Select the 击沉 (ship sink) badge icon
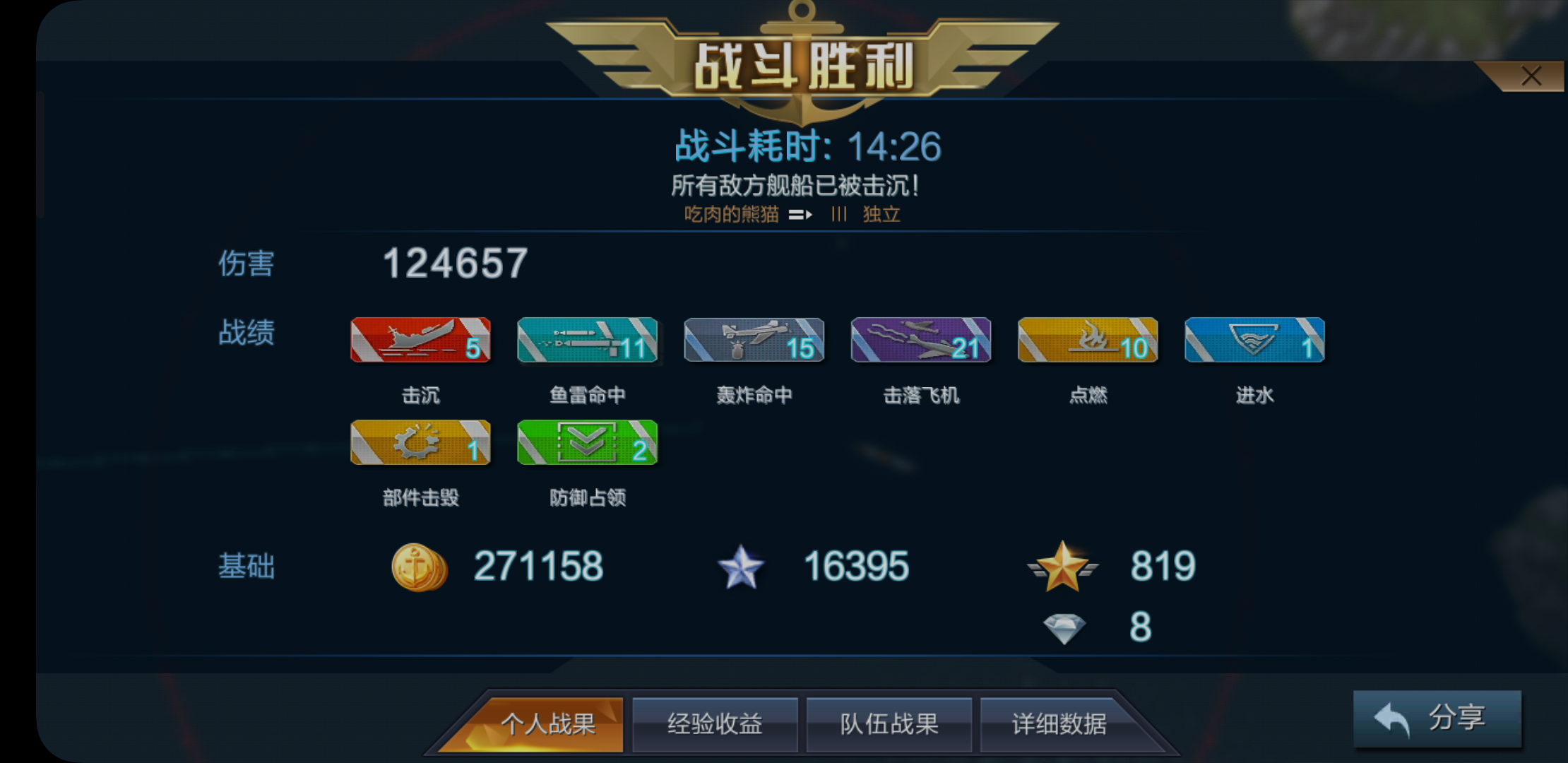The width and height of the screenshot is (1568, 763). [420, 341]
